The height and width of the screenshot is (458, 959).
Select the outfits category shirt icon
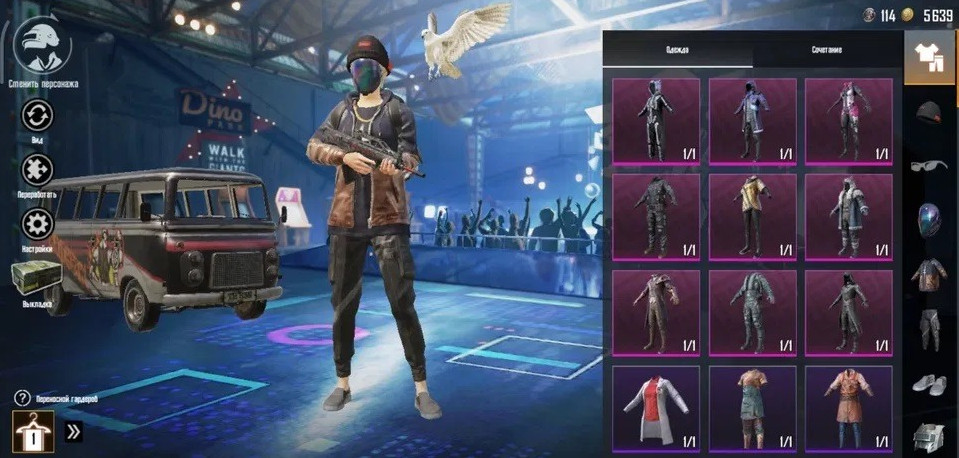(929, 58)
